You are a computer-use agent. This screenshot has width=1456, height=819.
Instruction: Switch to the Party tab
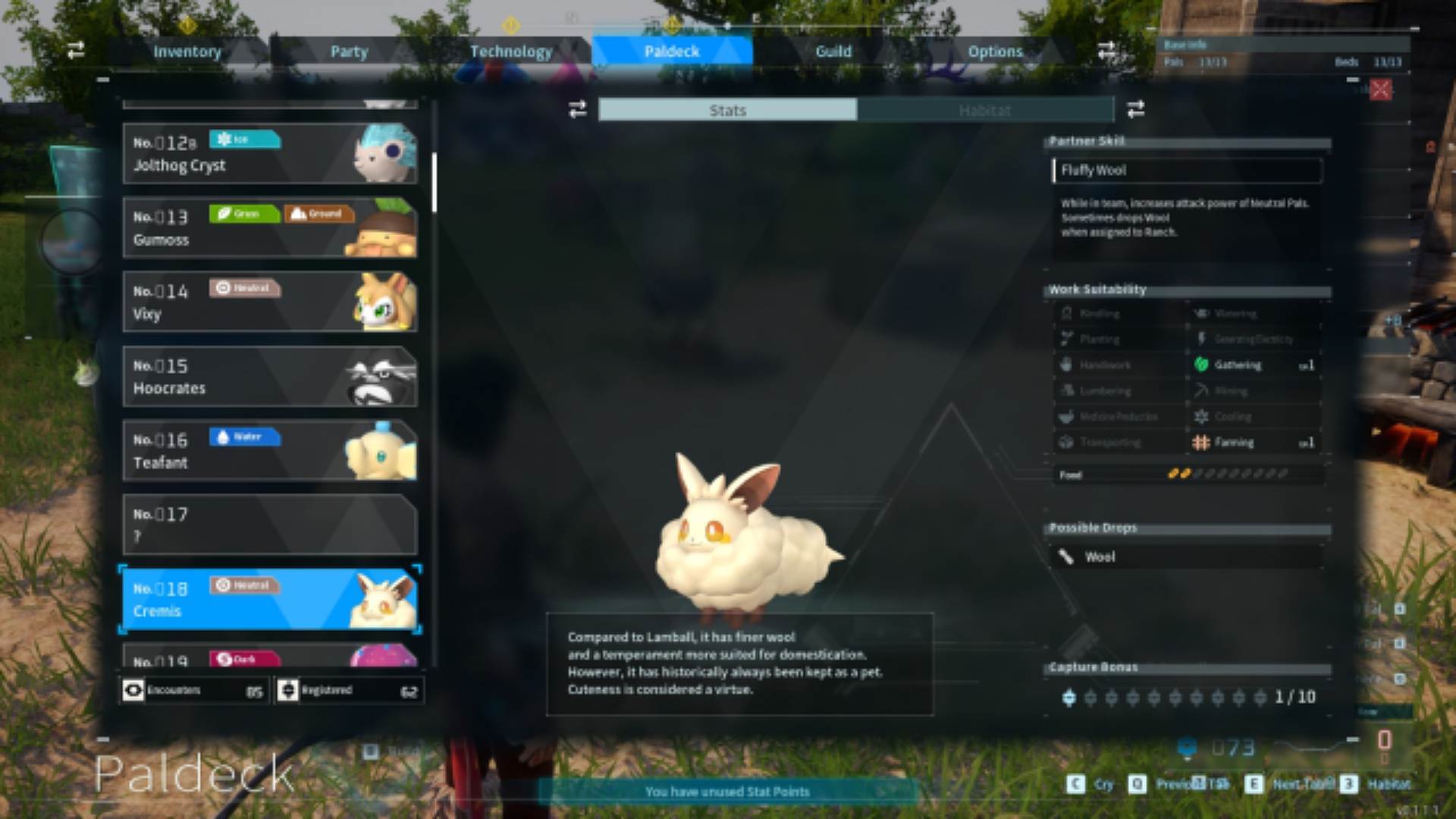[x=349, y=52]
